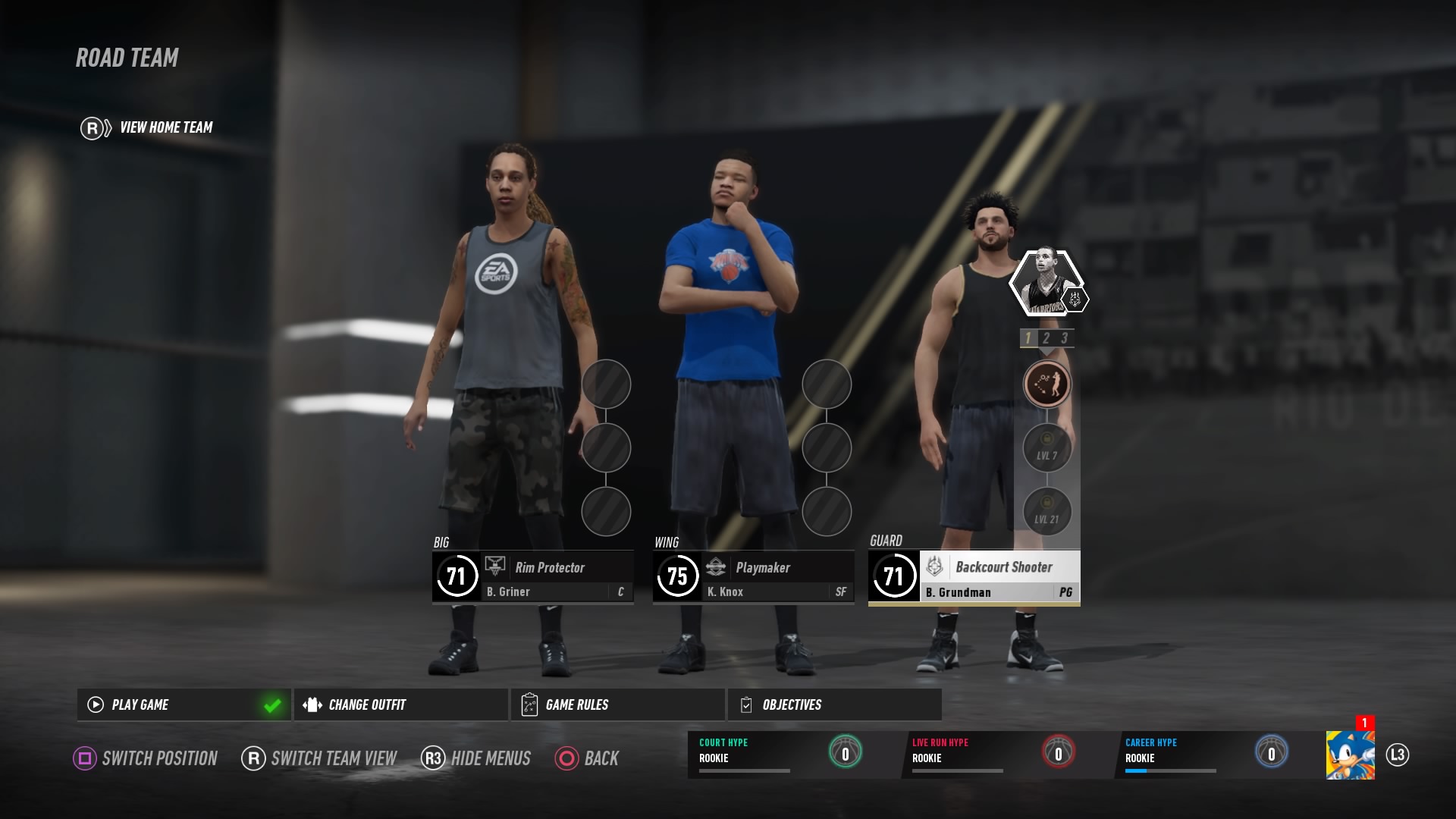Select the equipped shooting trait icon above B. Grundman
Image resolution: width=1456 pixels, height=819 pixels.
click(x=1047, y=384)
